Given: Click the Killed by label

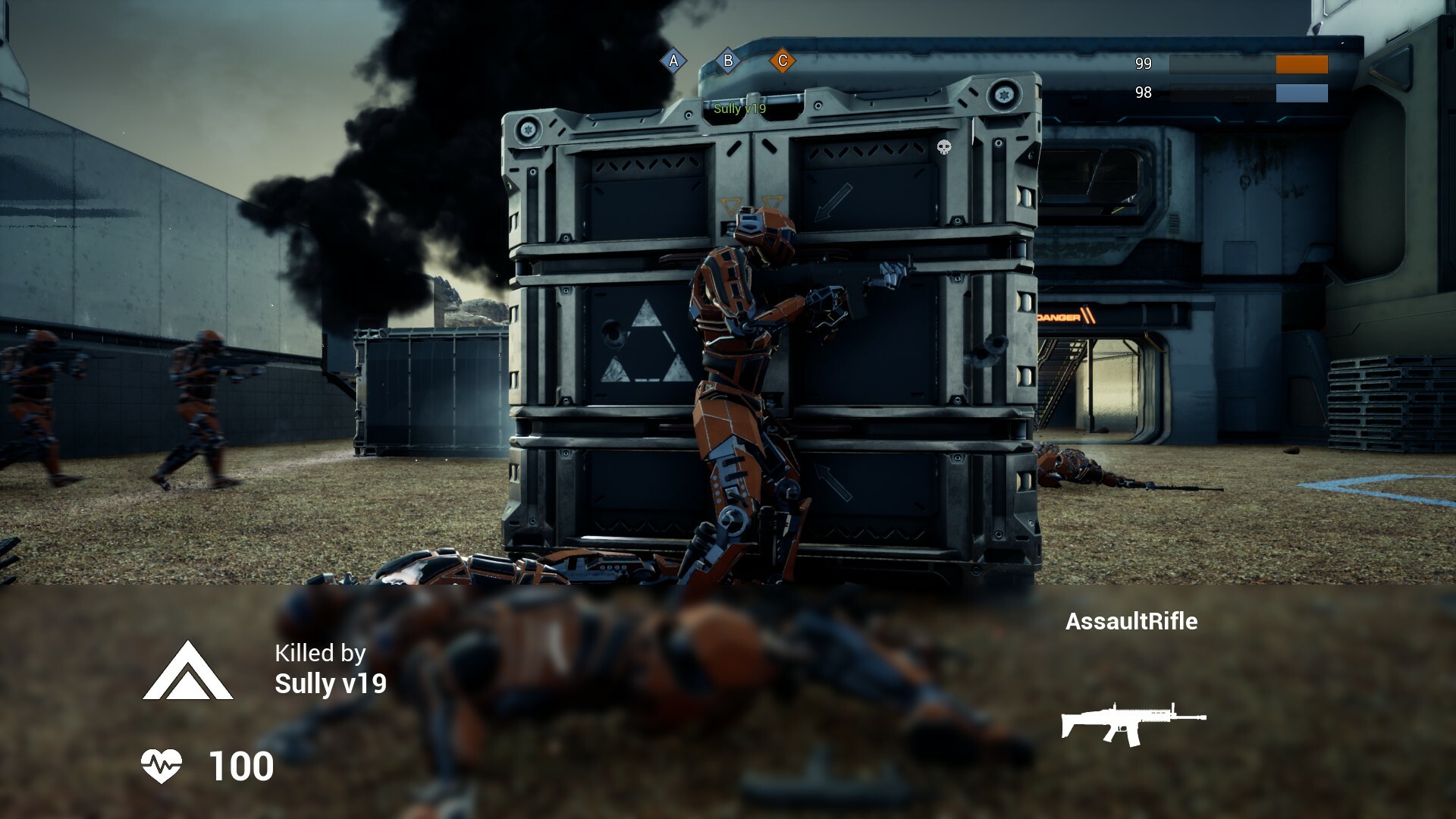Looking at the screenshot, I should click(x=319, y=654).
